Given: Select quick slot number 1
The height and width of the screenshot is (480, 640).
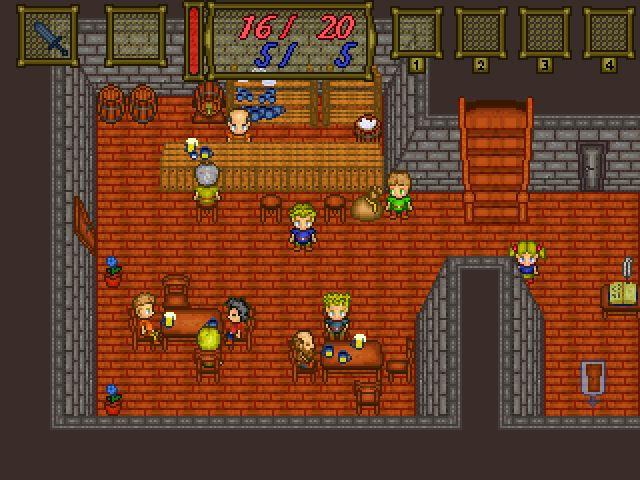Looking at the screenshot, I should pos(416,34).
